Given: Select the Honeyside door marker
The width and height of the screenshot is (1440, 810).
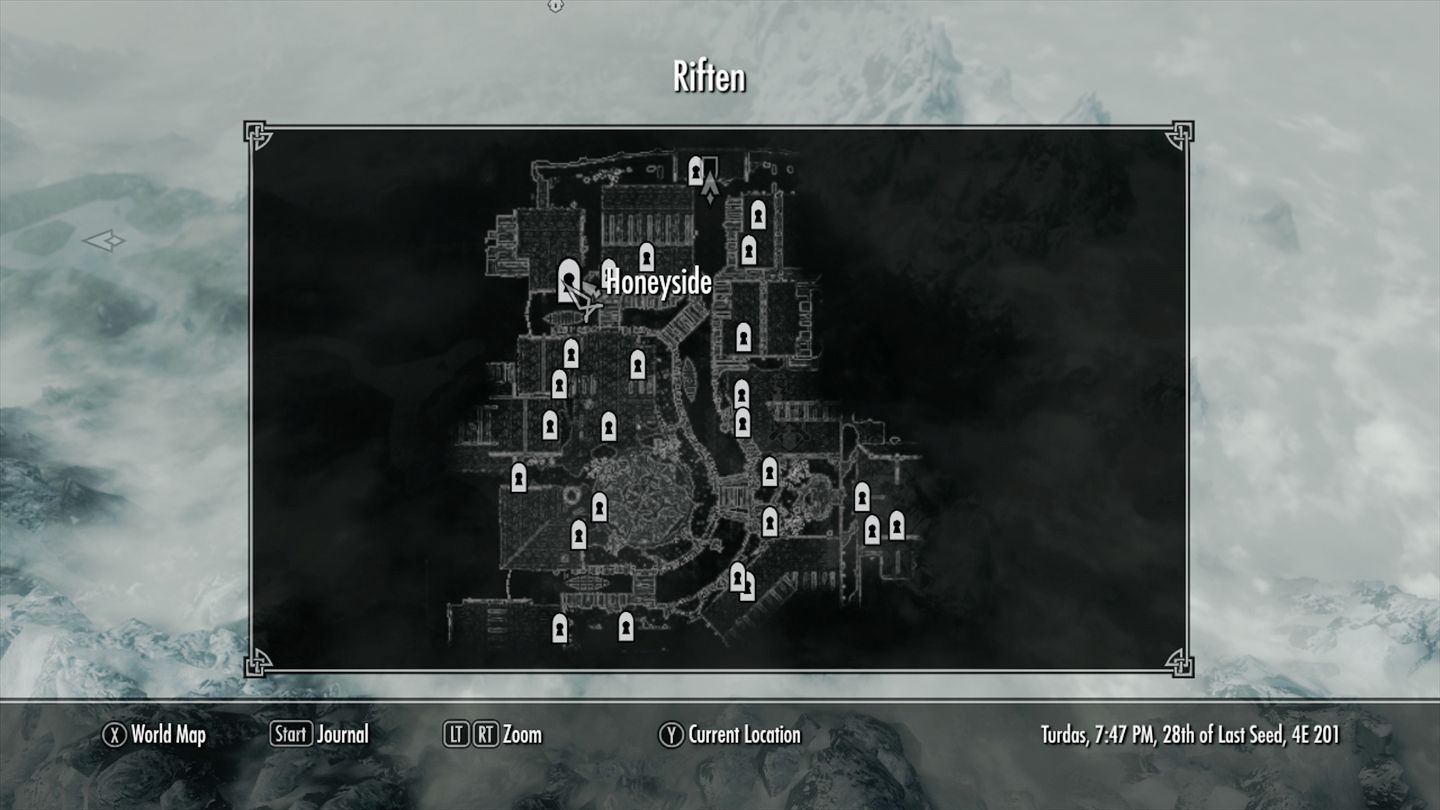Looking at the screenshot, I should [x=570, y=279].
